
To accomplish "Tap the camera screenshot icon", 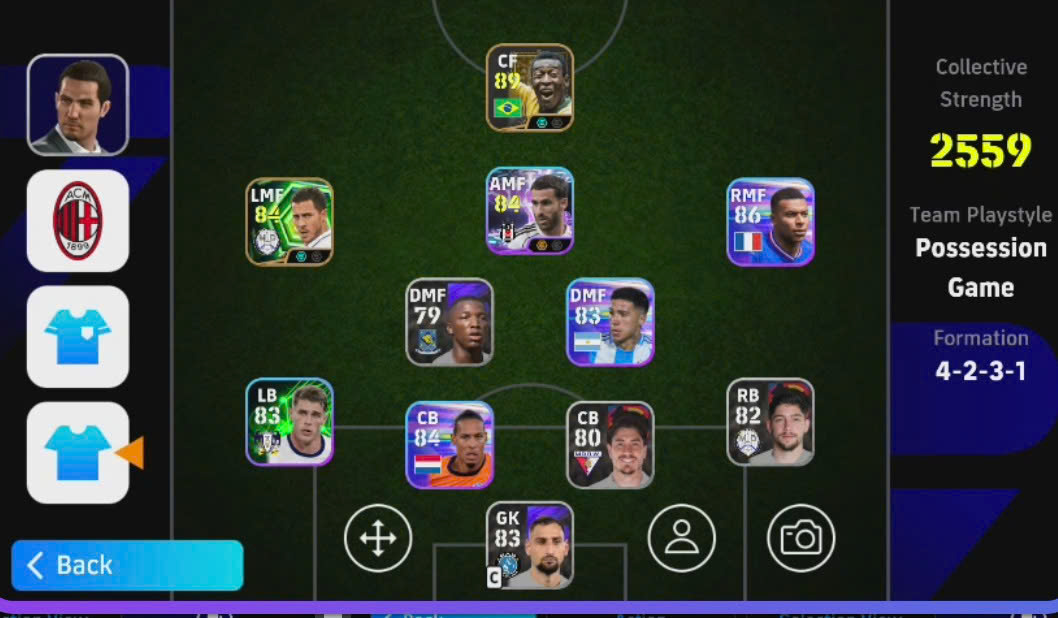I will point(801,538).
